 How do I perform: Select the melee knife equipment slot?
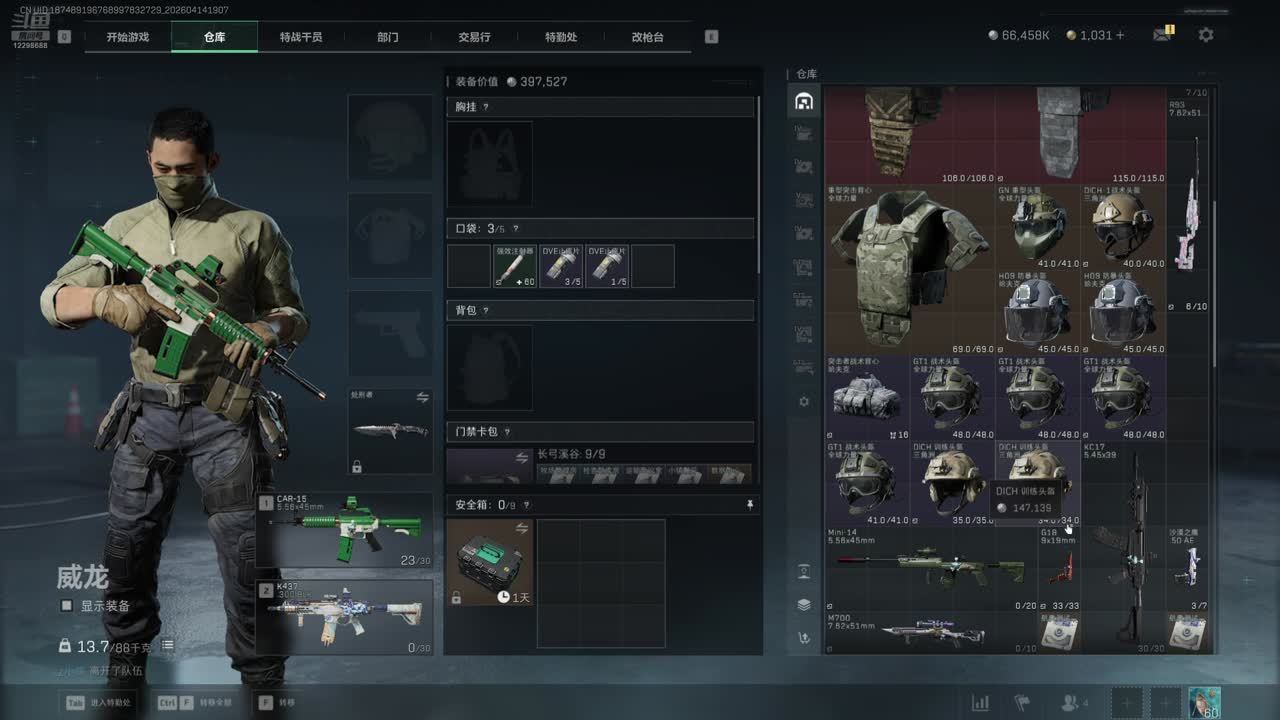click(389, 431)
